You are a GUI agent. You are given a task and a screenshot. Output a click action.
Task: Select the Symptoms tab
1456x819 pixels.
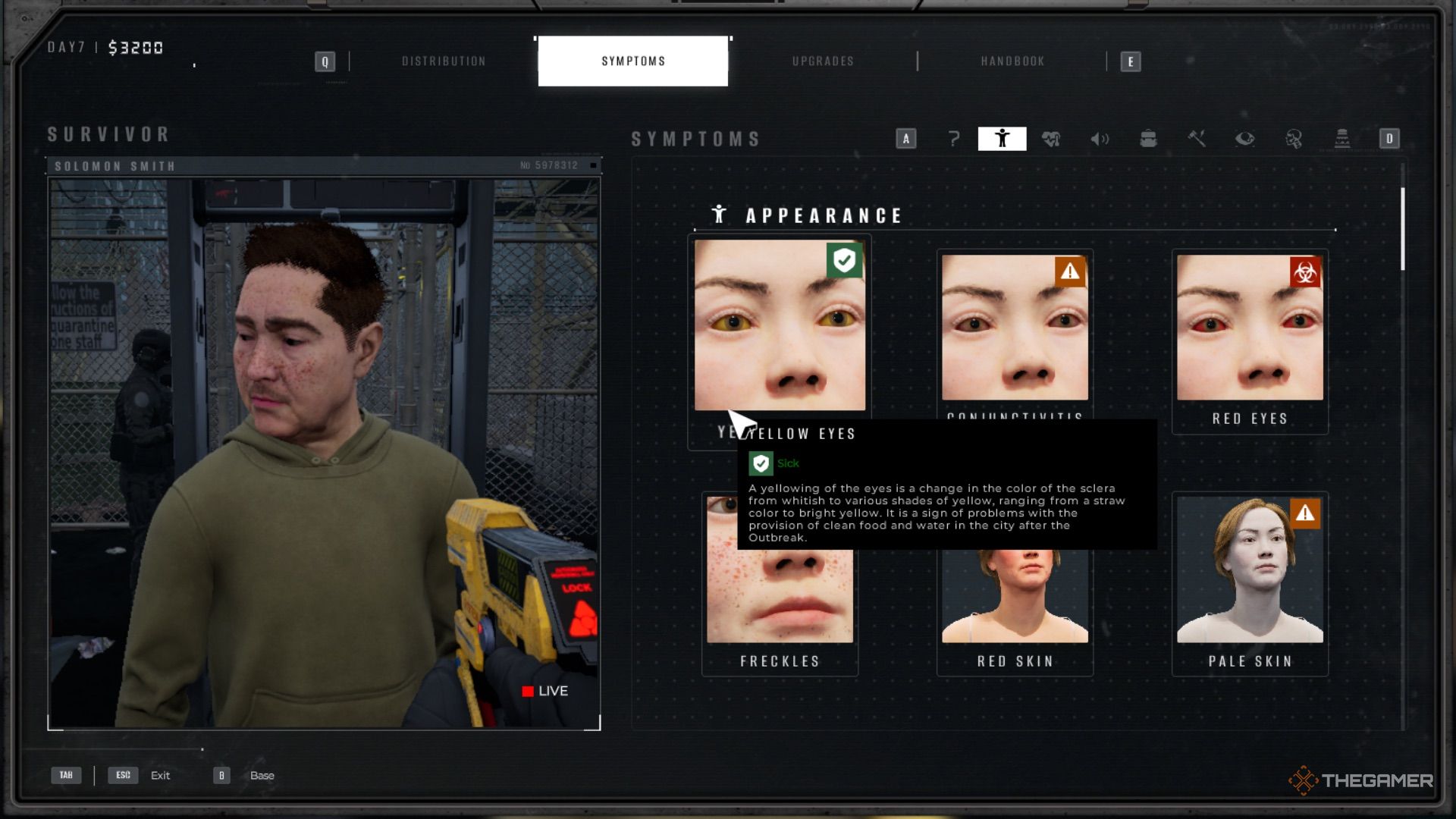click(x=633, y=61)
